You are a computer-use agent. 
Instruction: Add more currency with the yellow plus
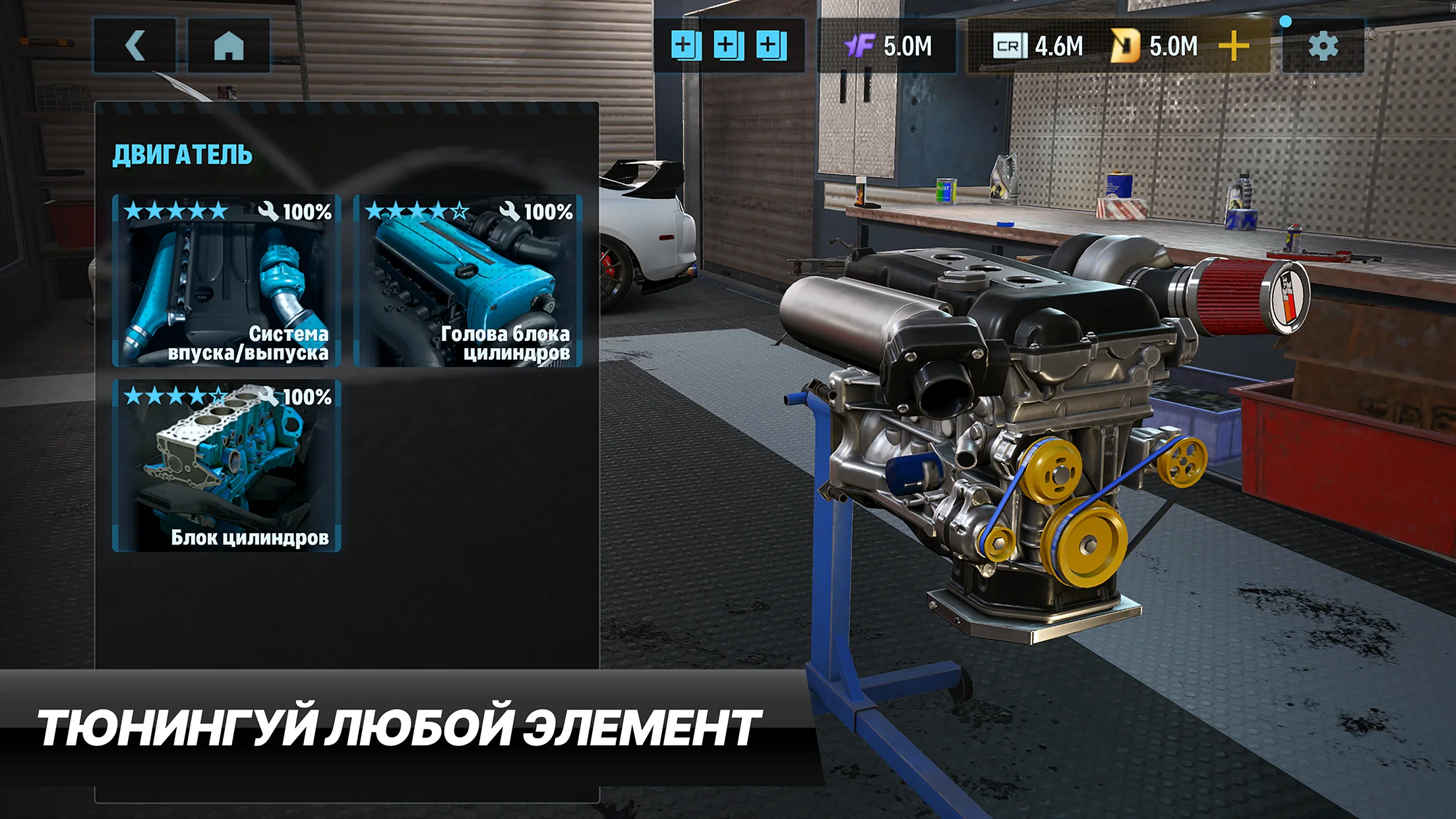click(1233, 46)
